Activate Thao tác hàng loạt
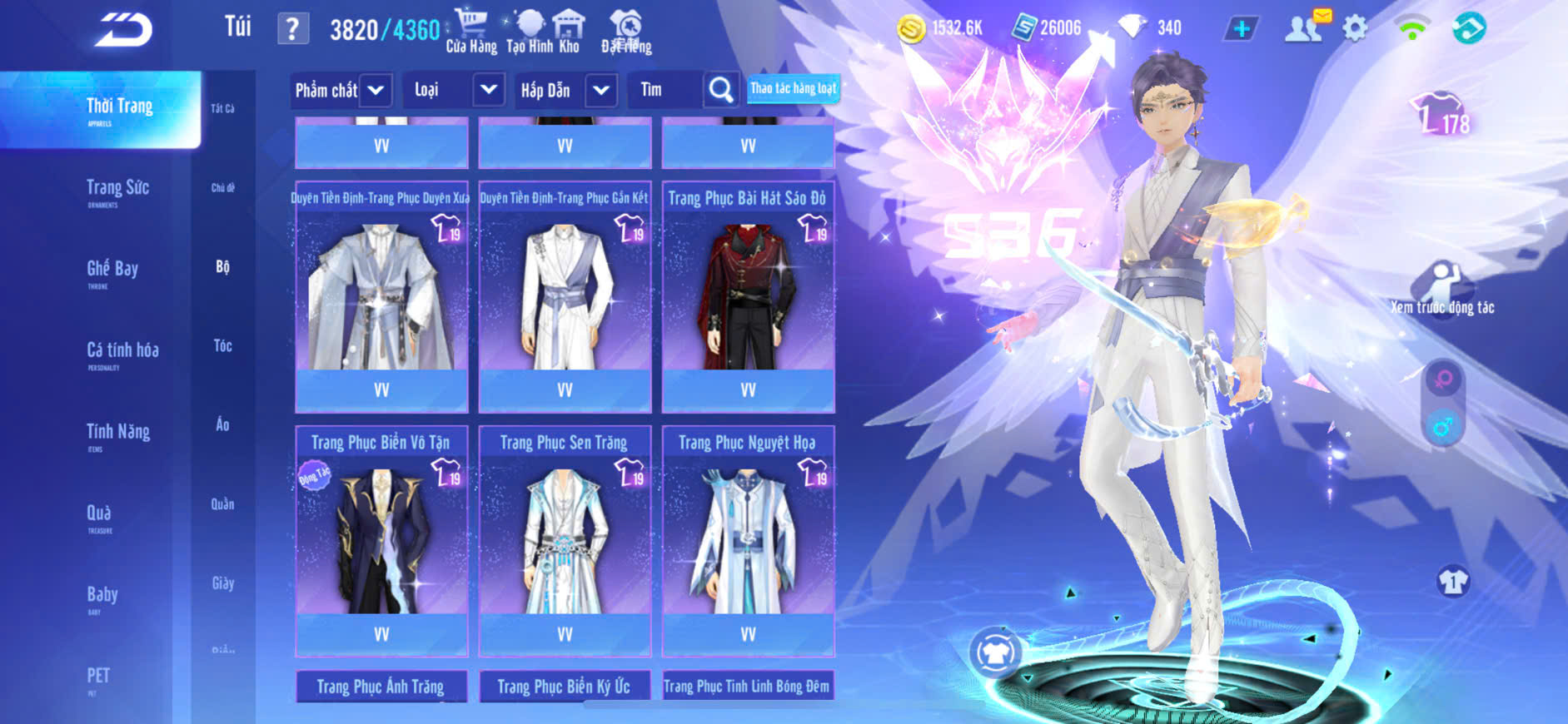This screenshot has width=1568, height=724. coord(793,88)
